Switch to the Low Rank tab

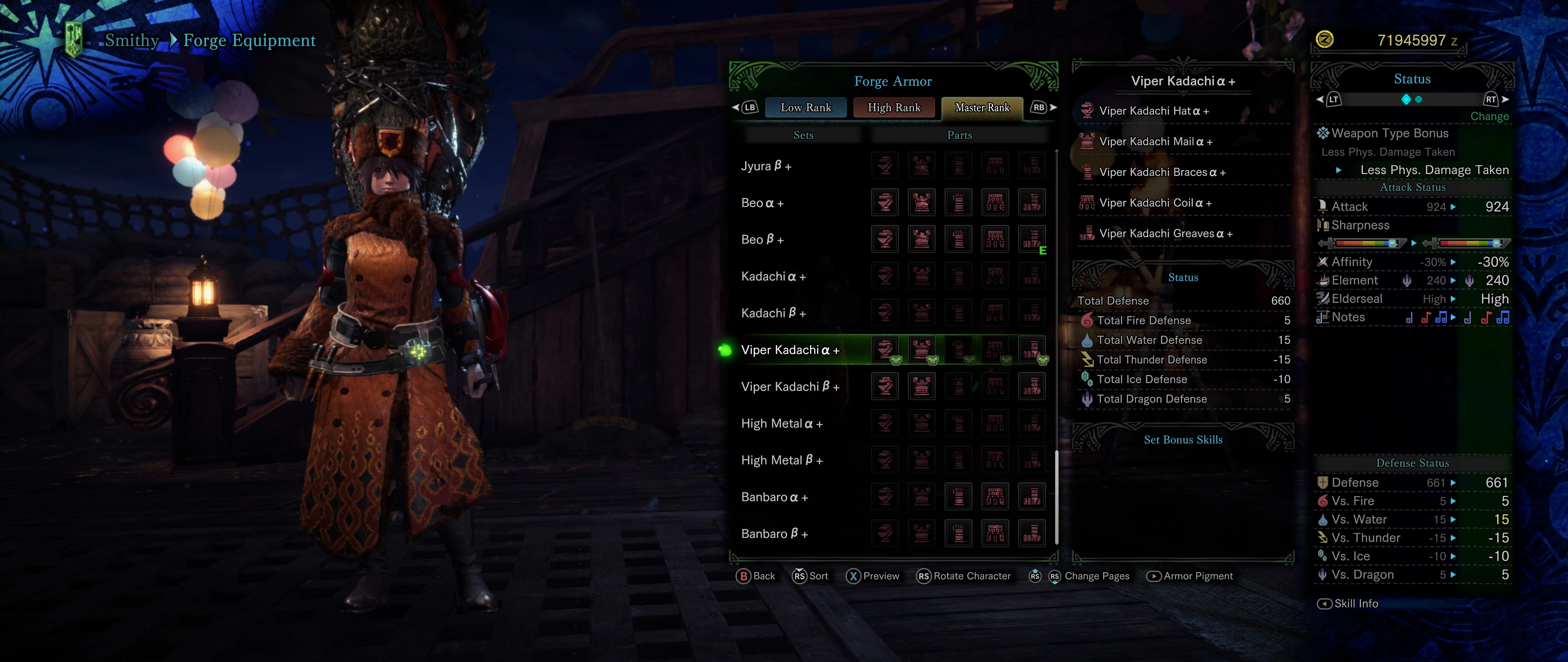pos(805,108)
